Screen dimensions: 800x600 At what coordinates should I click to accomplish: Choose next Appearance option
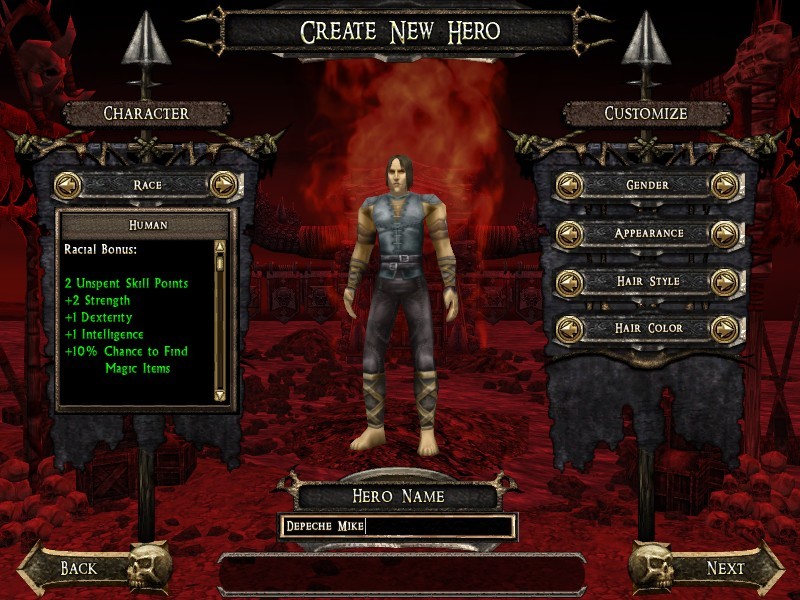[725, 234]
